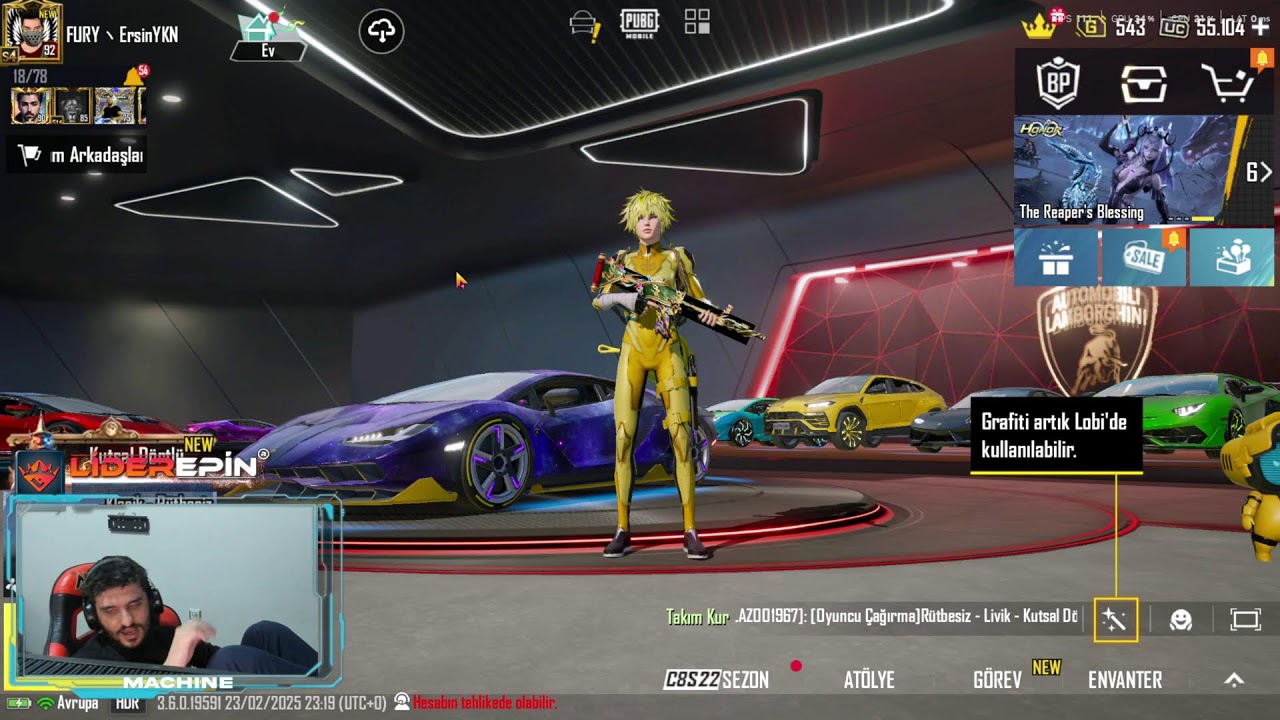Open the gift box rewards tile

point(1056,258)
